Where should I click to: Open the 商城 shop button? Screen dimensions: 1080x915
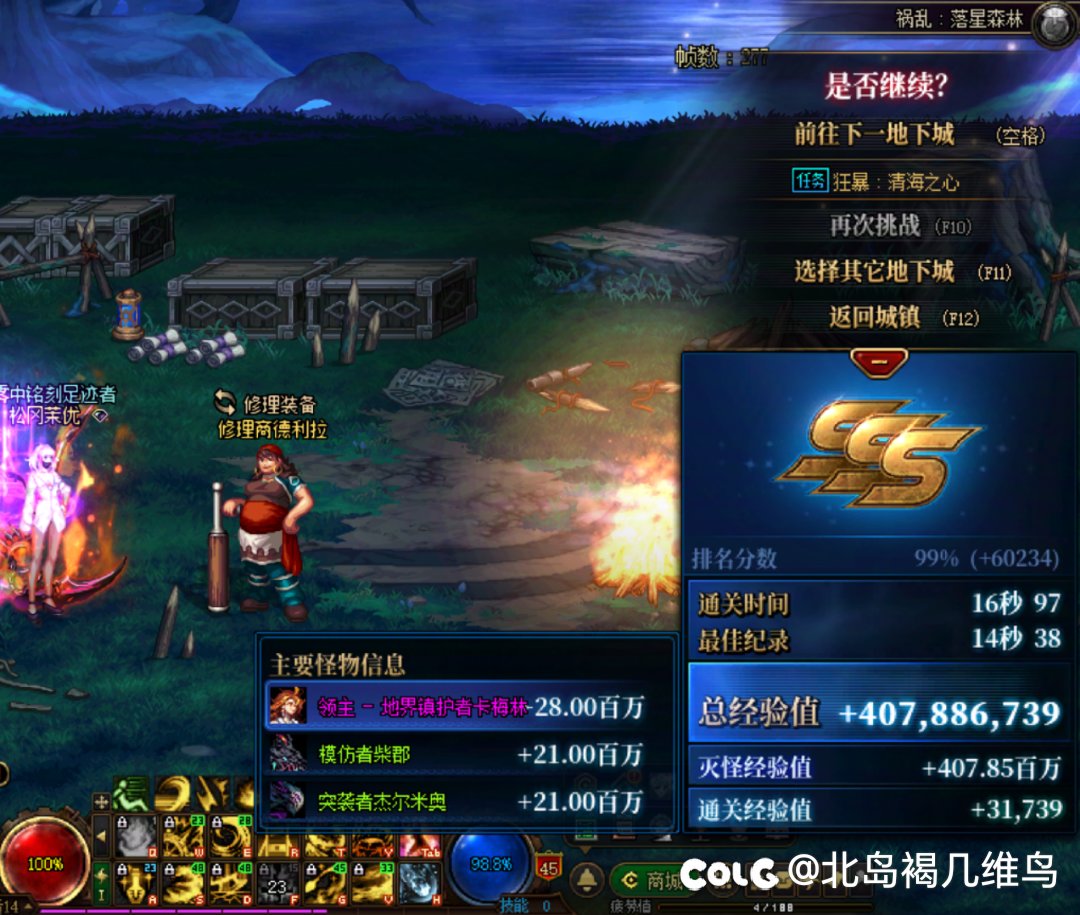[654, 881]
